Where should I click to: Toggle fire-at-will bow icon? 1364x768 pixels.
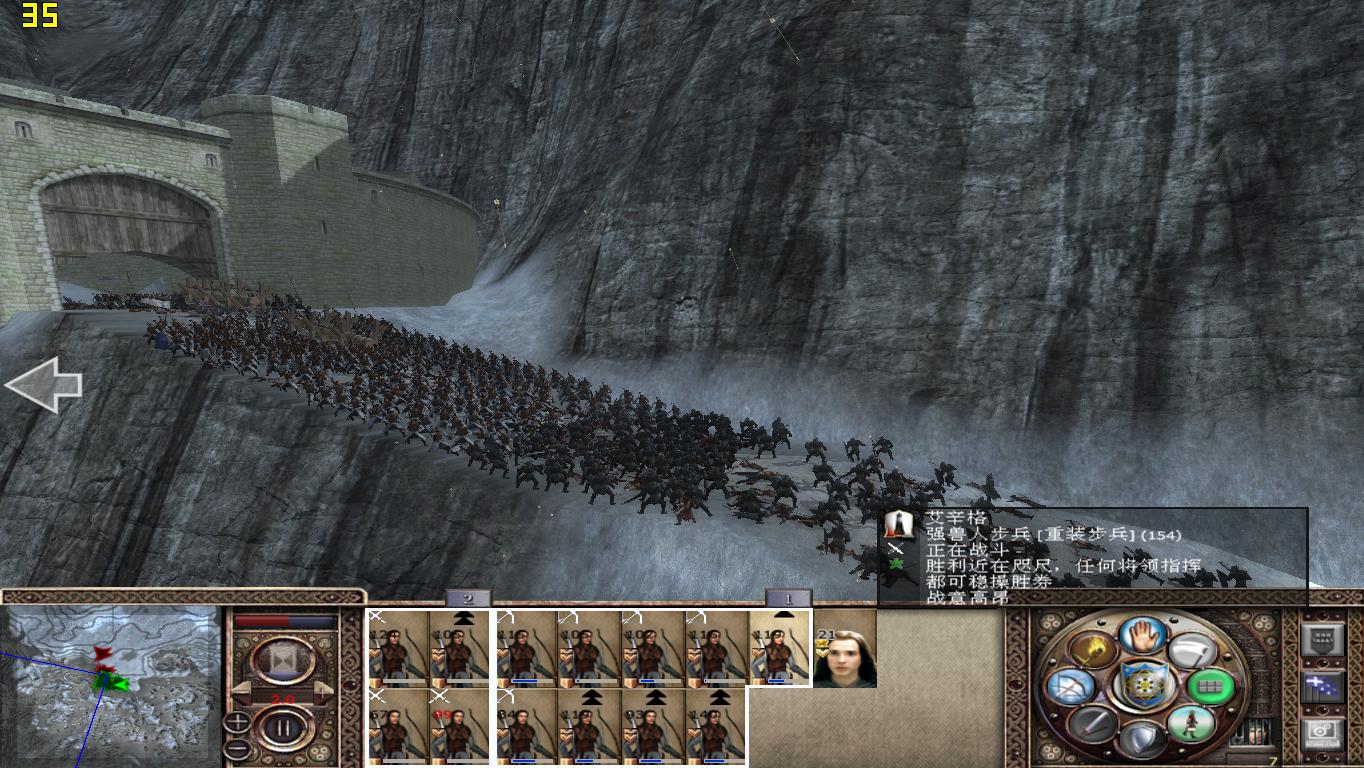click(x=1069, y=687)
